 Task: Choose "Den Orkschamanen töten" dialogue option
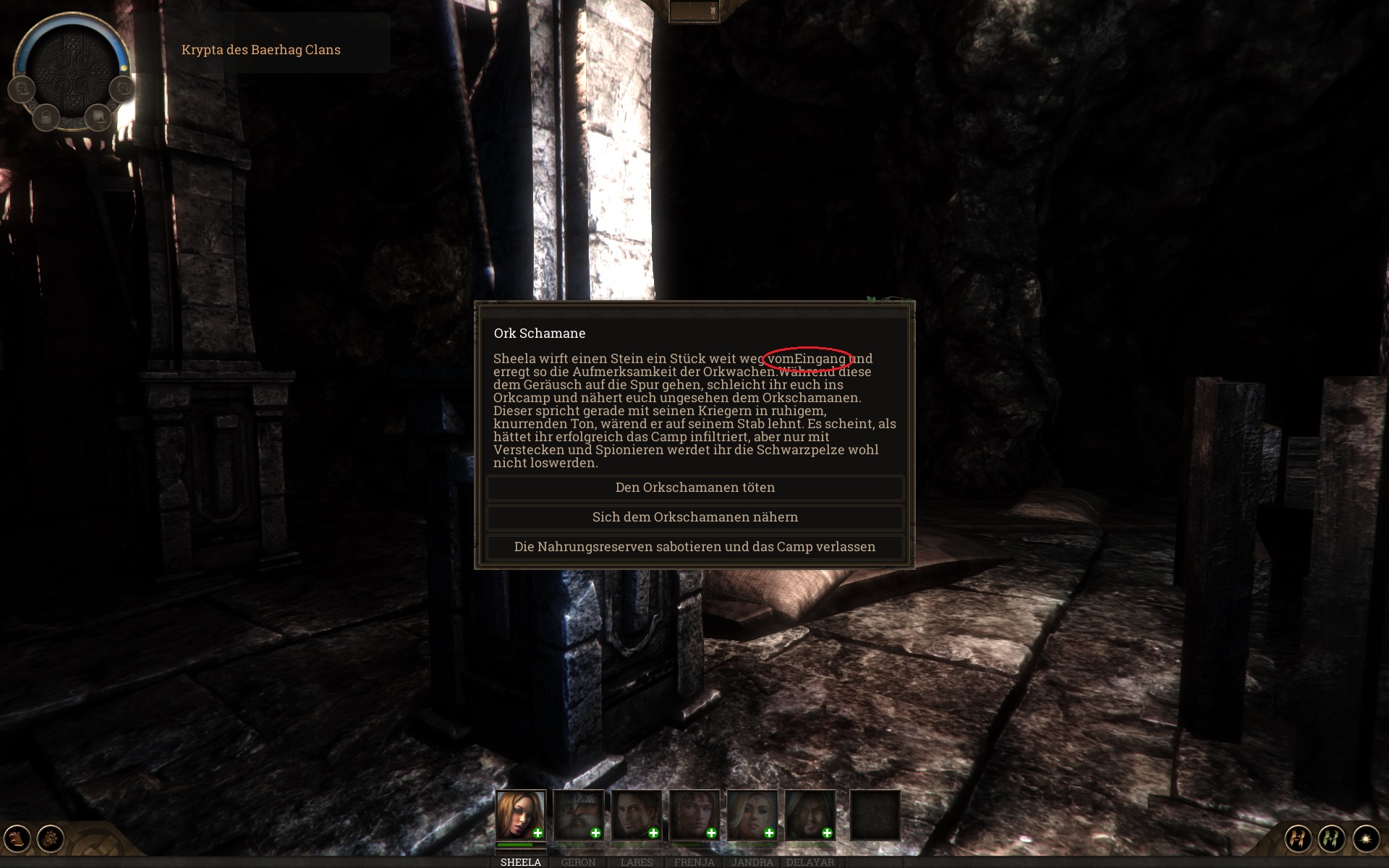click(x=694, y=488)
